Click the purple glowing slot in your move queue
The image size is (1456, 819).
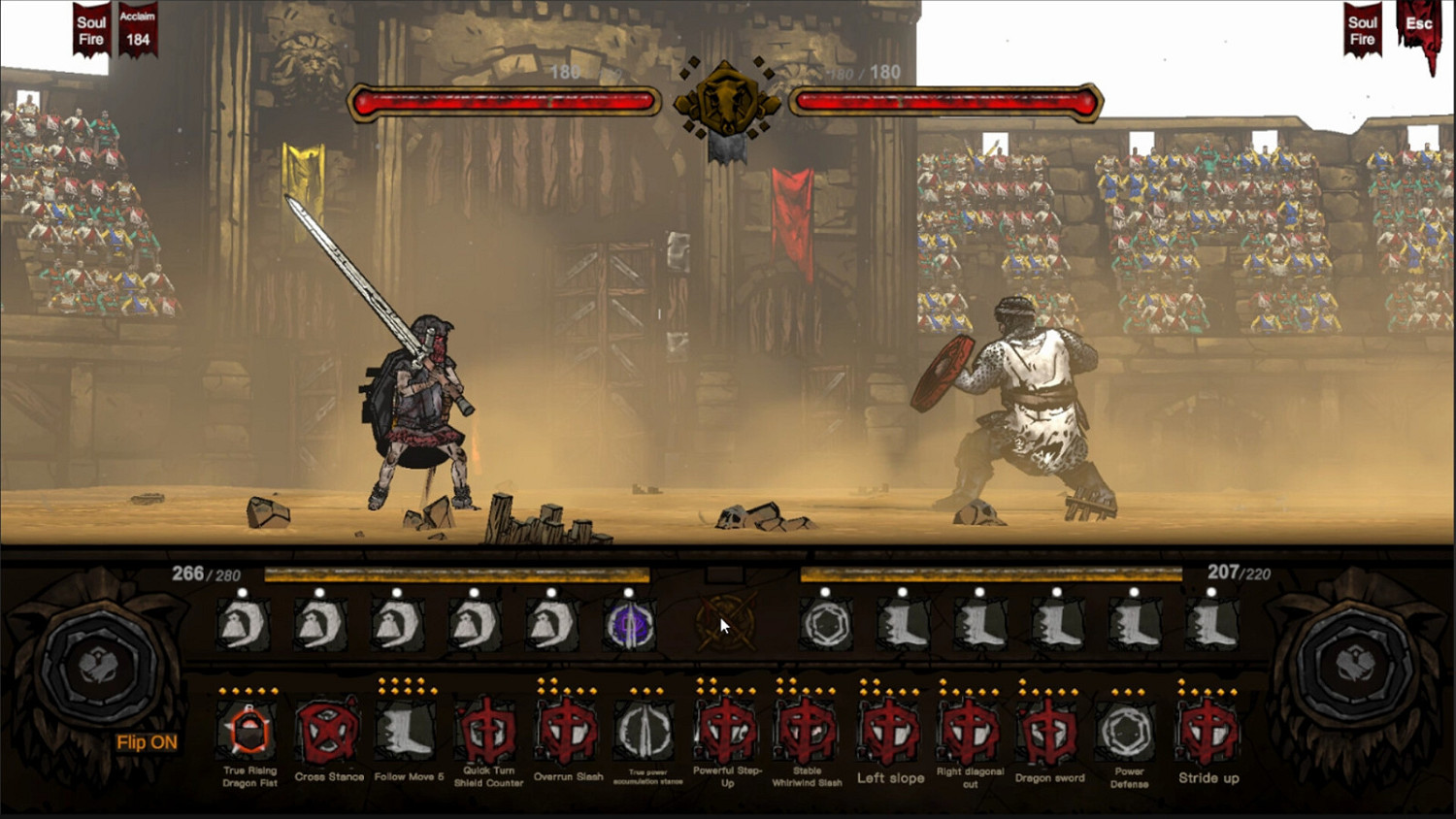click(x=628, y=625)
